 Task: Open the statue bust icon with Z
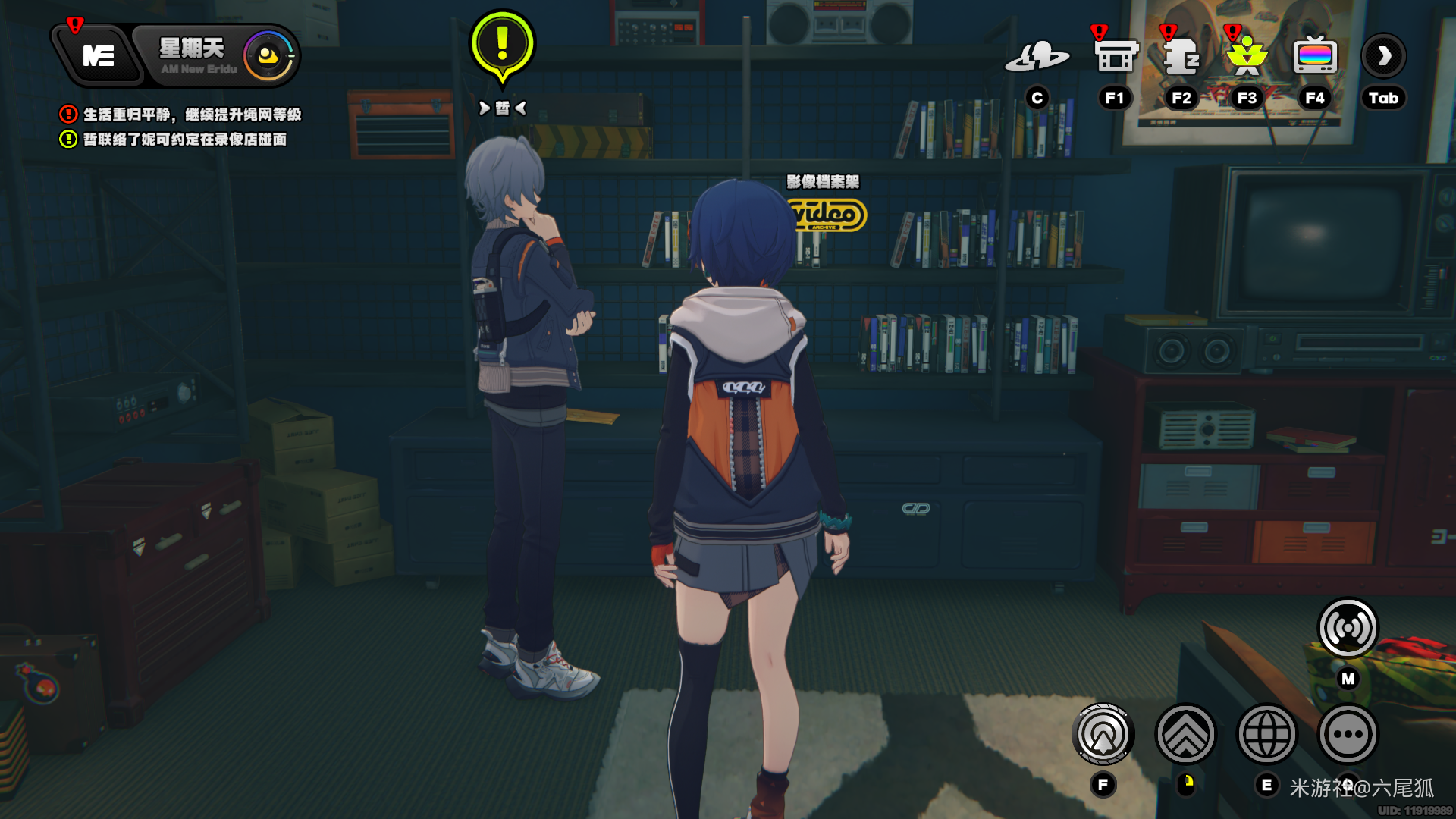(x=1181, y=57)
